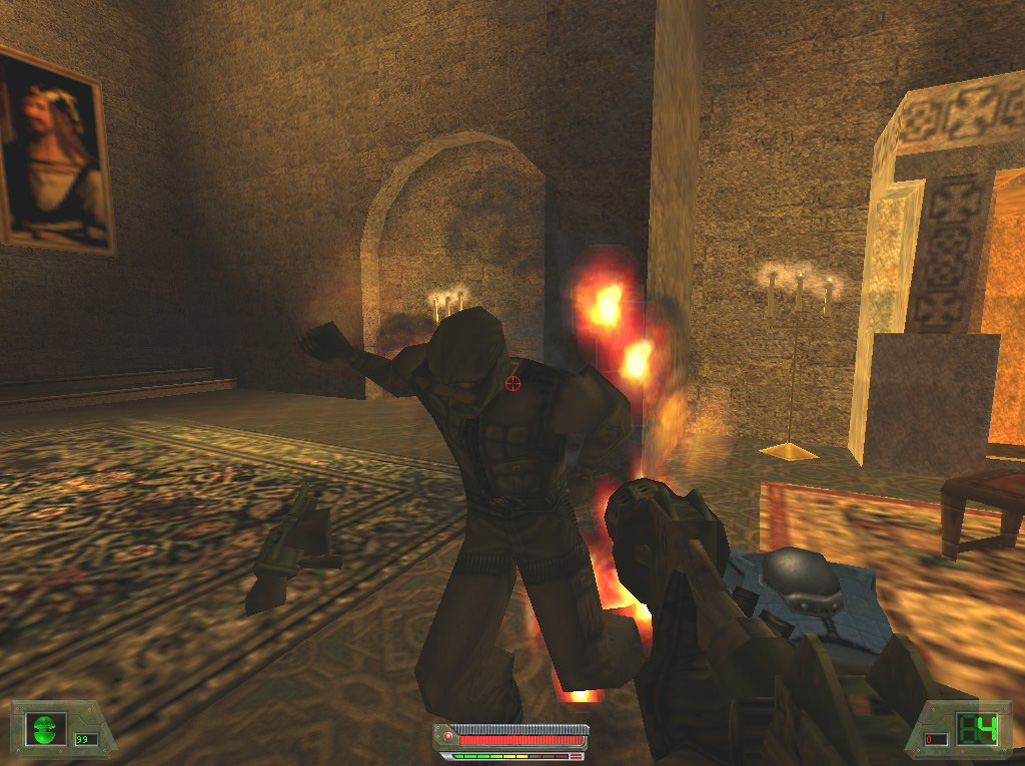The image size is (1025, 766).
Task: Click the green armor icon in the HUD
Action: coord(45,728)
